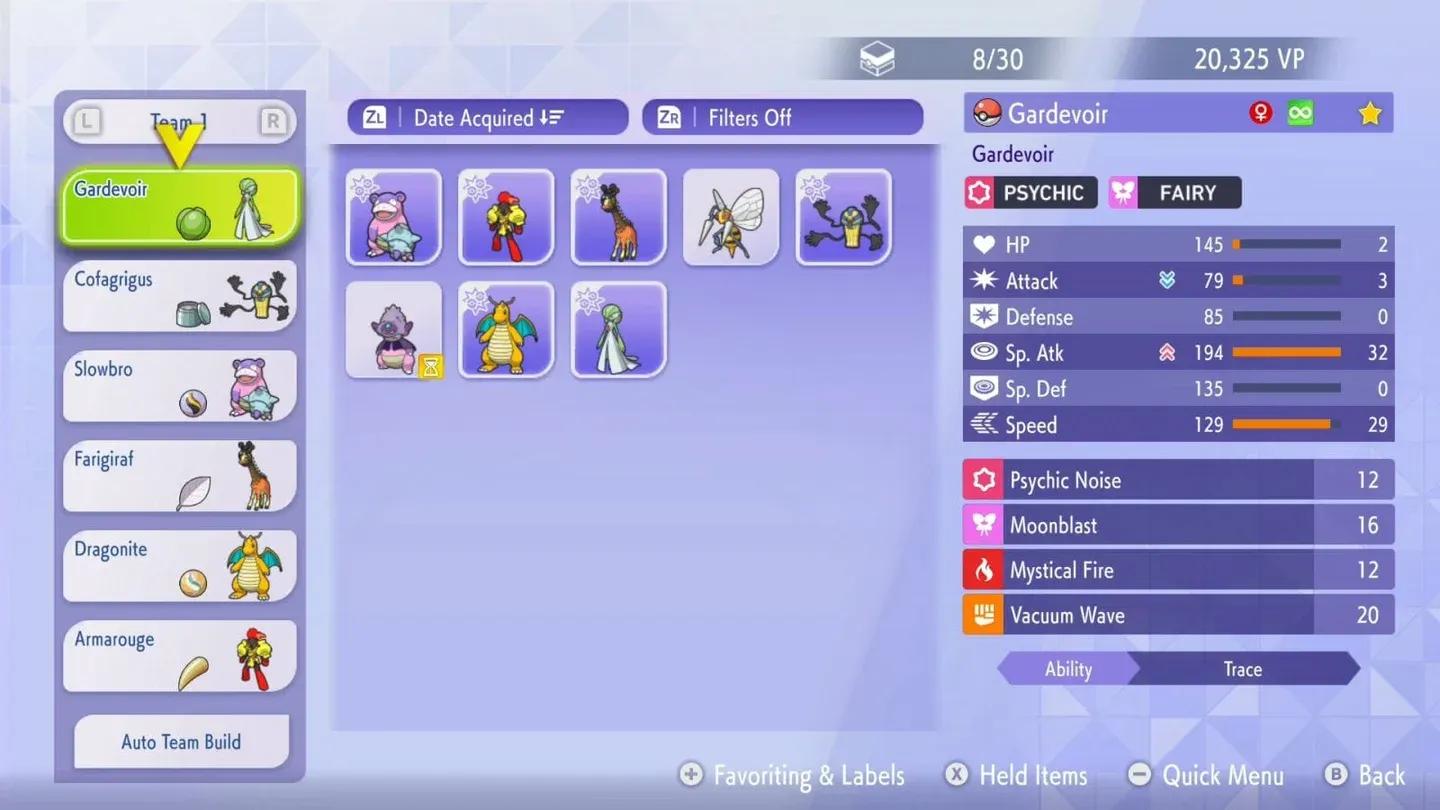The height and width of the screenshot is (810, 1440).
Task: Click the Fighting type icon beside Vacuum Wave
Action: point(982,615)
